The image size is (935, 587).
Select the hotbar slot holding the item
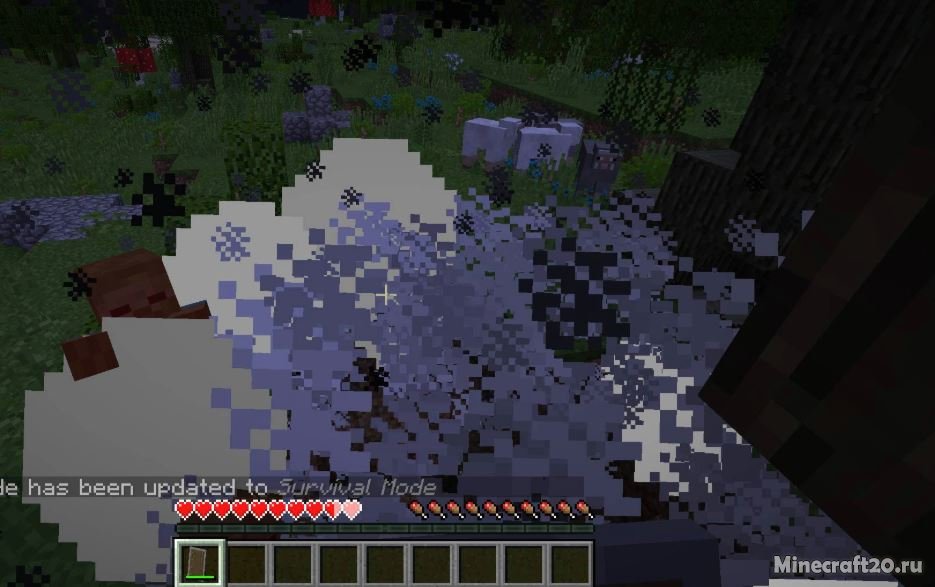pos(199,563)
